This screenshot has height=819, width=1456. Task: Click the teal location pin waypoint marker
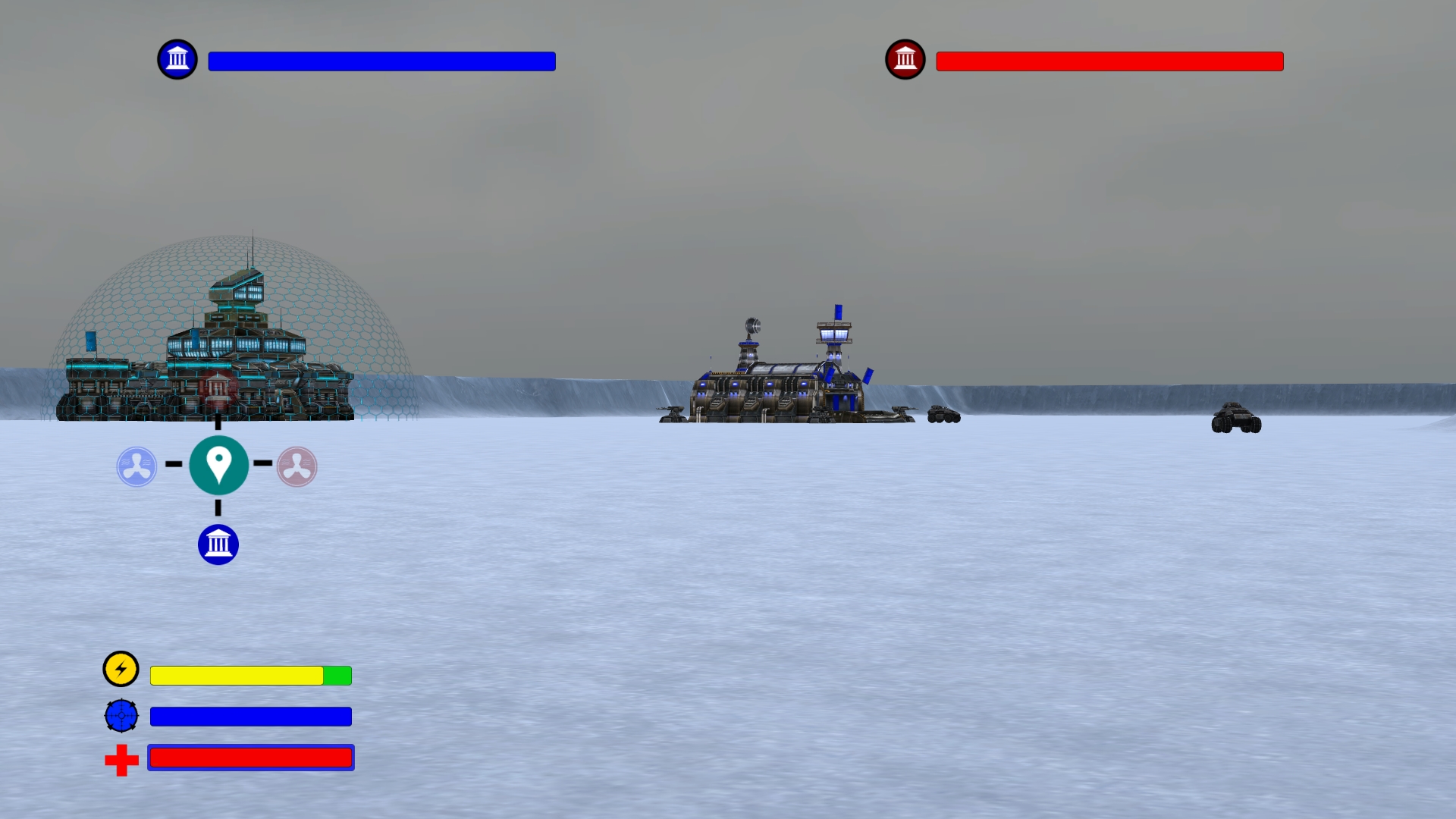coord(218,466)
